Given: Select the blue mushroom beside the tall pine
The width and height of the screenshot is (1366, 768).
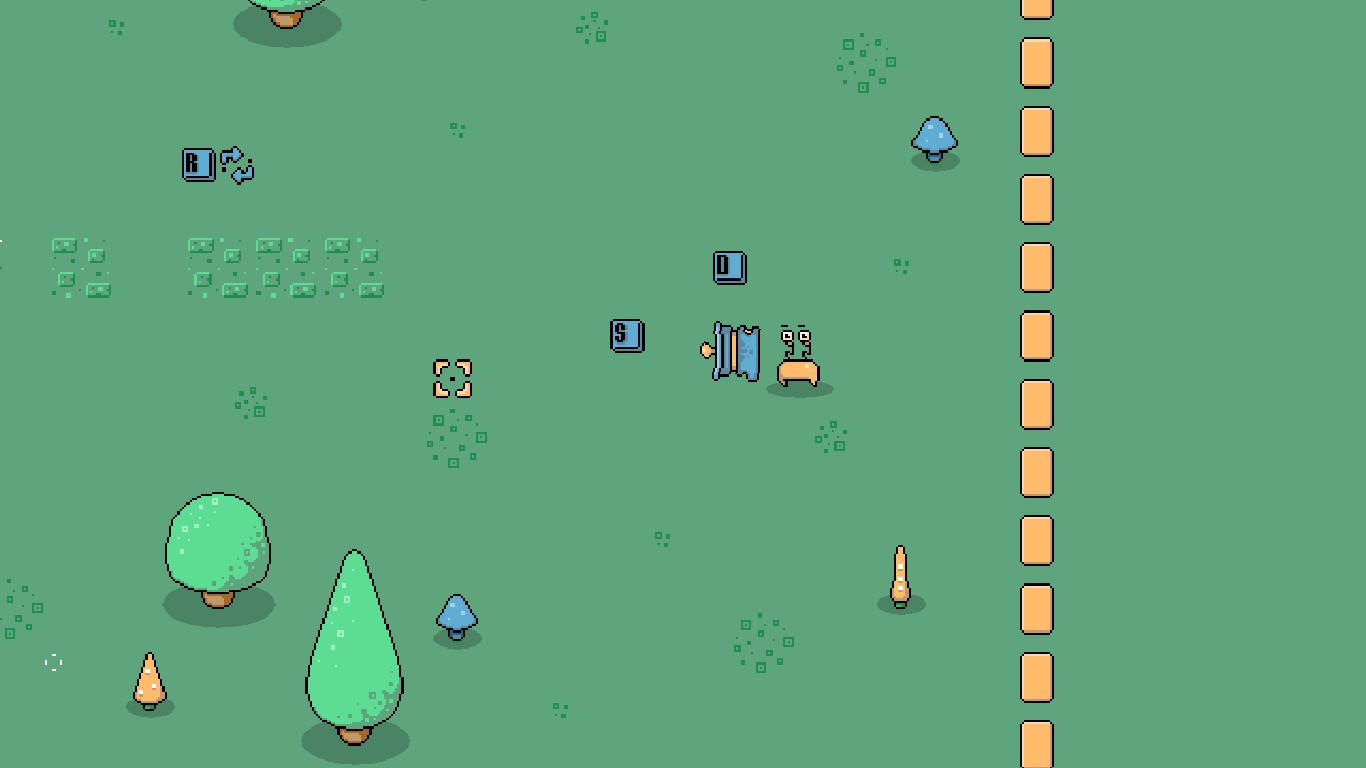Looking at the screenshot, I should [456, 617].
